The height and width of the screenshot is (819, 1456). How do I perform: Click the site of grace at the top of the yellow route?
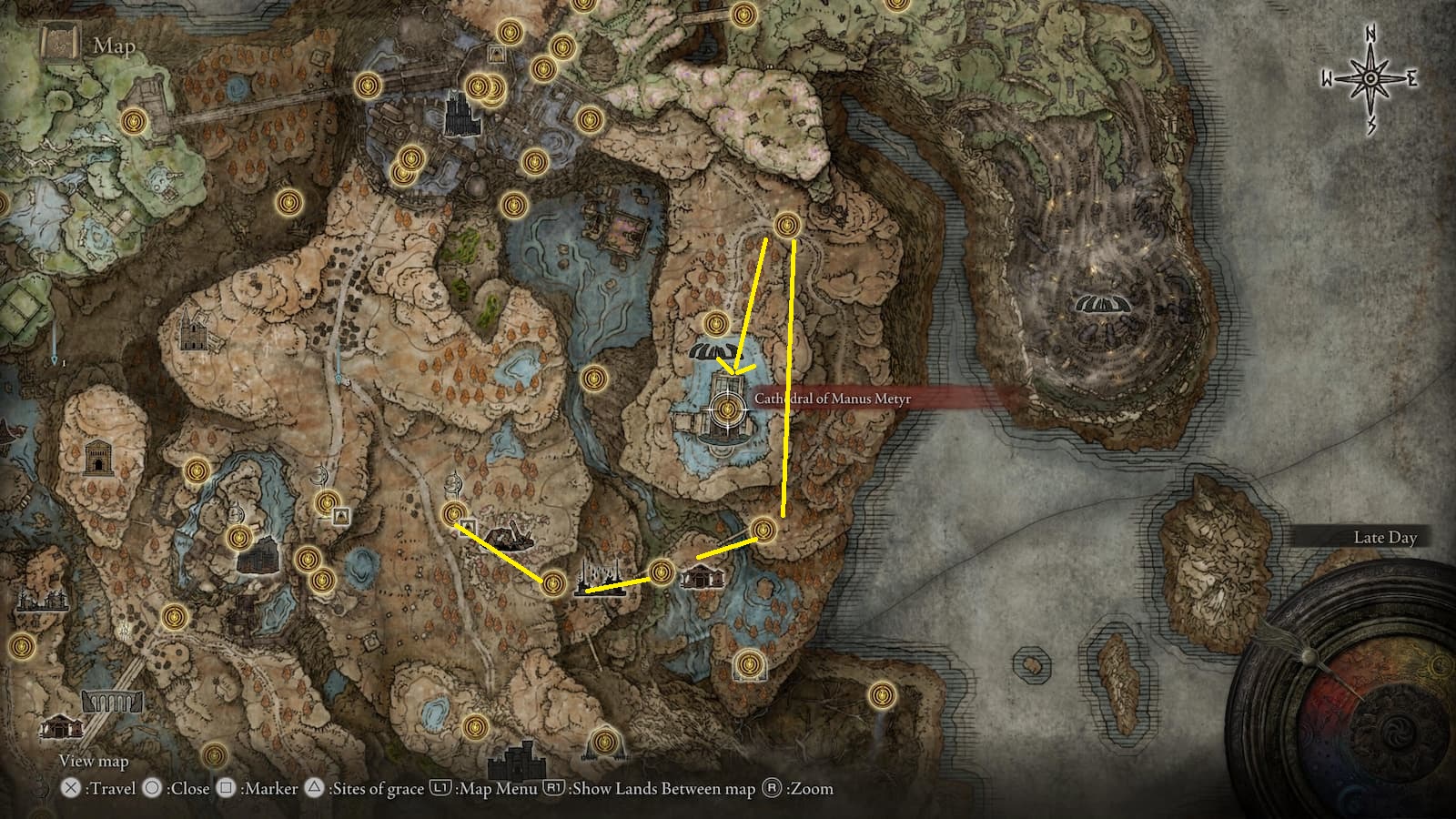tap(786, 223)
